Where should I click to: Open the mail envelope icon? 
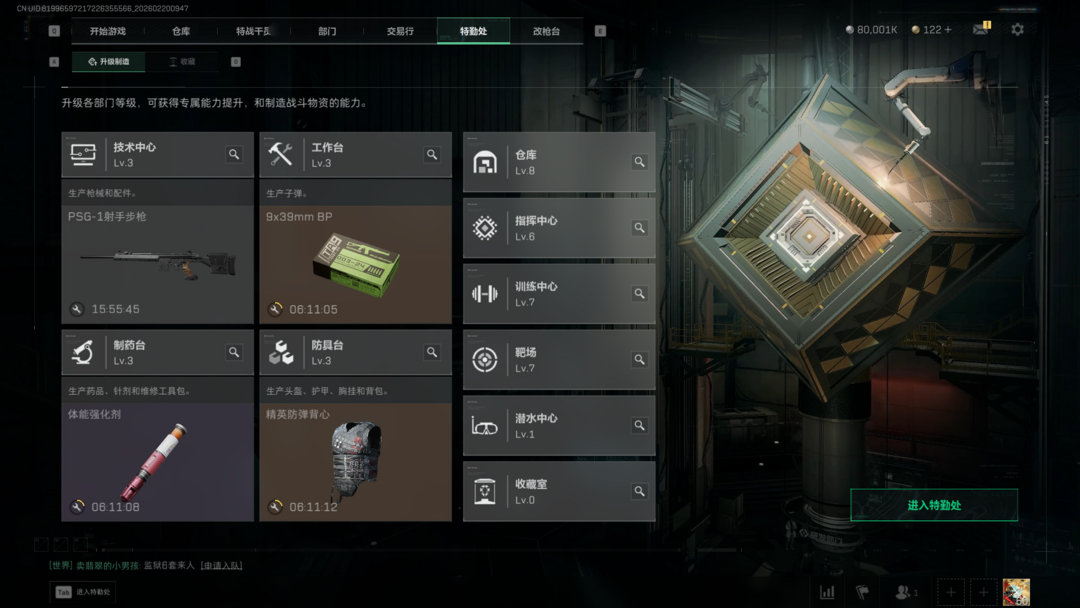[x=980, y=30]
